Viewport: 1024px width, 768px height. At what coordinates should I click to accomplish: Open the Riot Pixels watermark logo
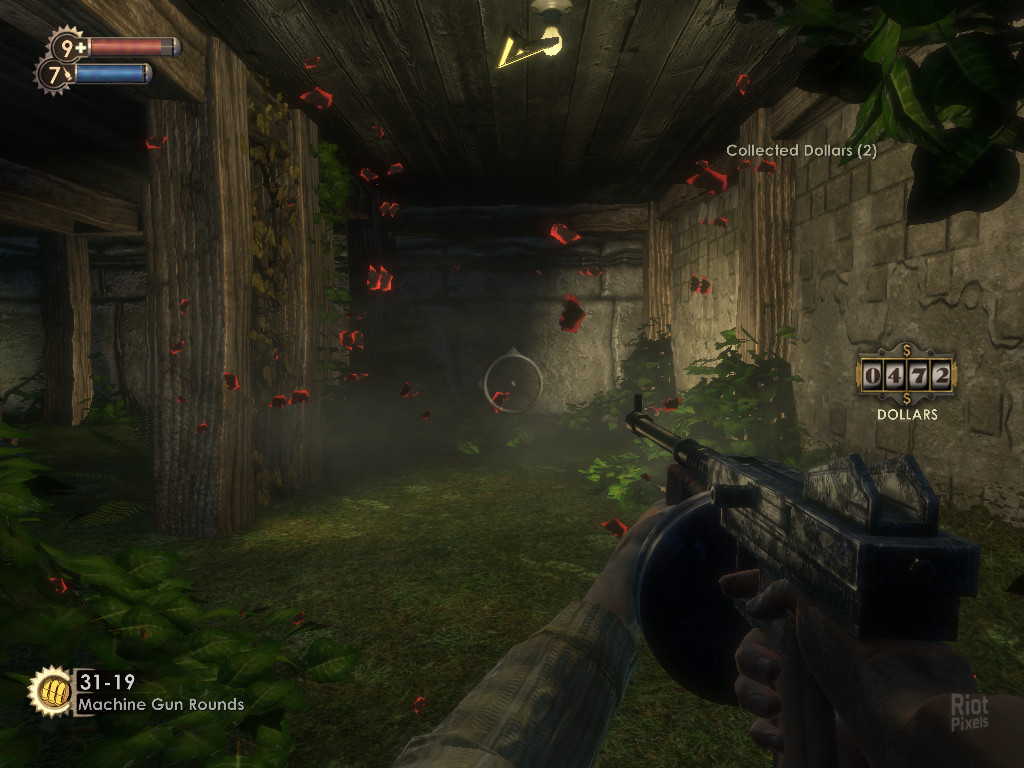tap(968, 712)
